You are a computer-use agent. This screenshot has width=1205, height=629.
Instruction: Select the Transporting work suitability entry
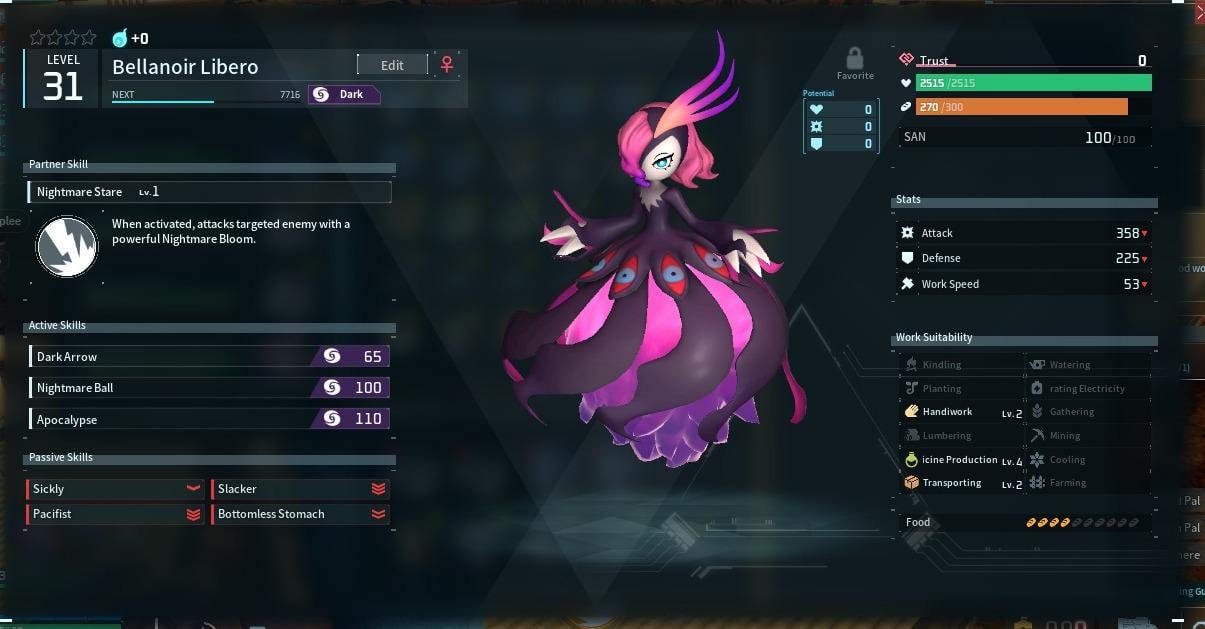(x=962, y=483)
